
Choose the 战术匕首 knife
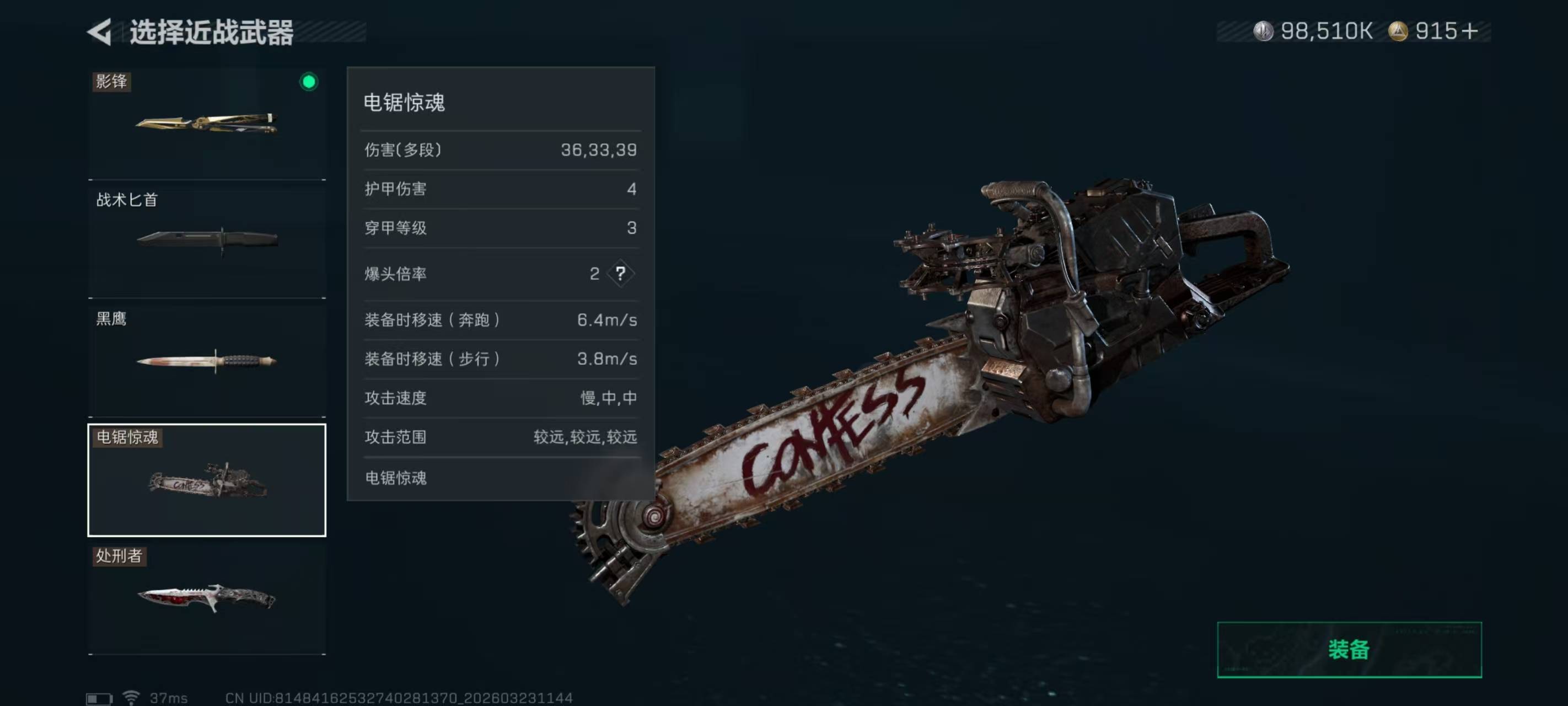(x=207, y=239)
